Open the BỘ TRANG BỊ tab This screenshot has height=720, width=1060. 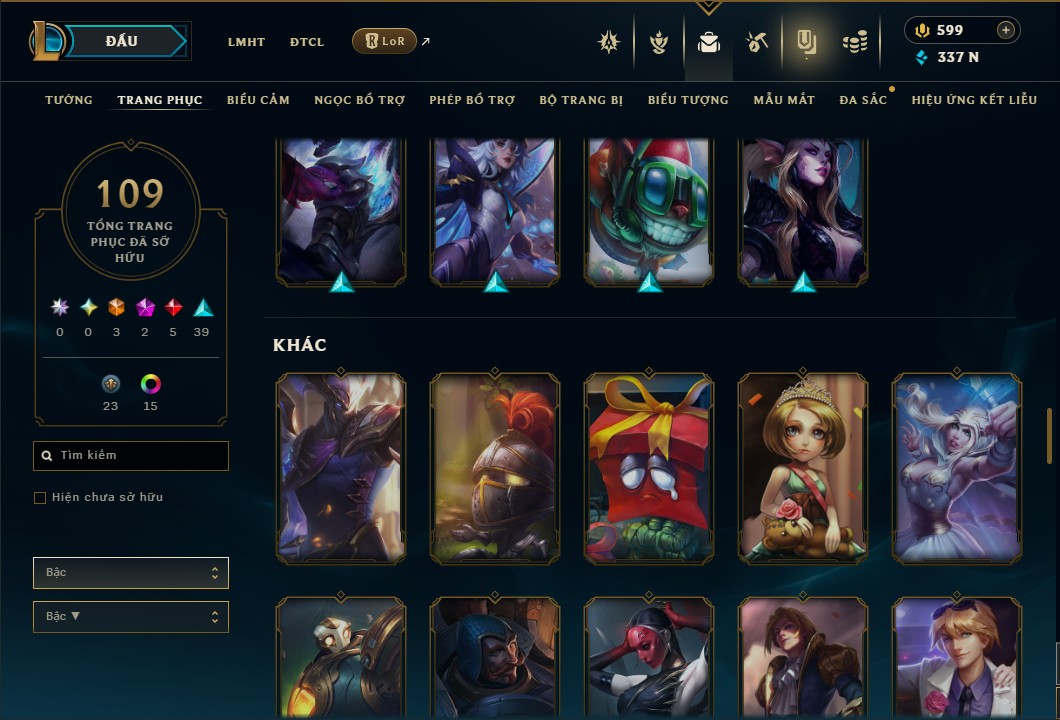click(x=581, y=100)
